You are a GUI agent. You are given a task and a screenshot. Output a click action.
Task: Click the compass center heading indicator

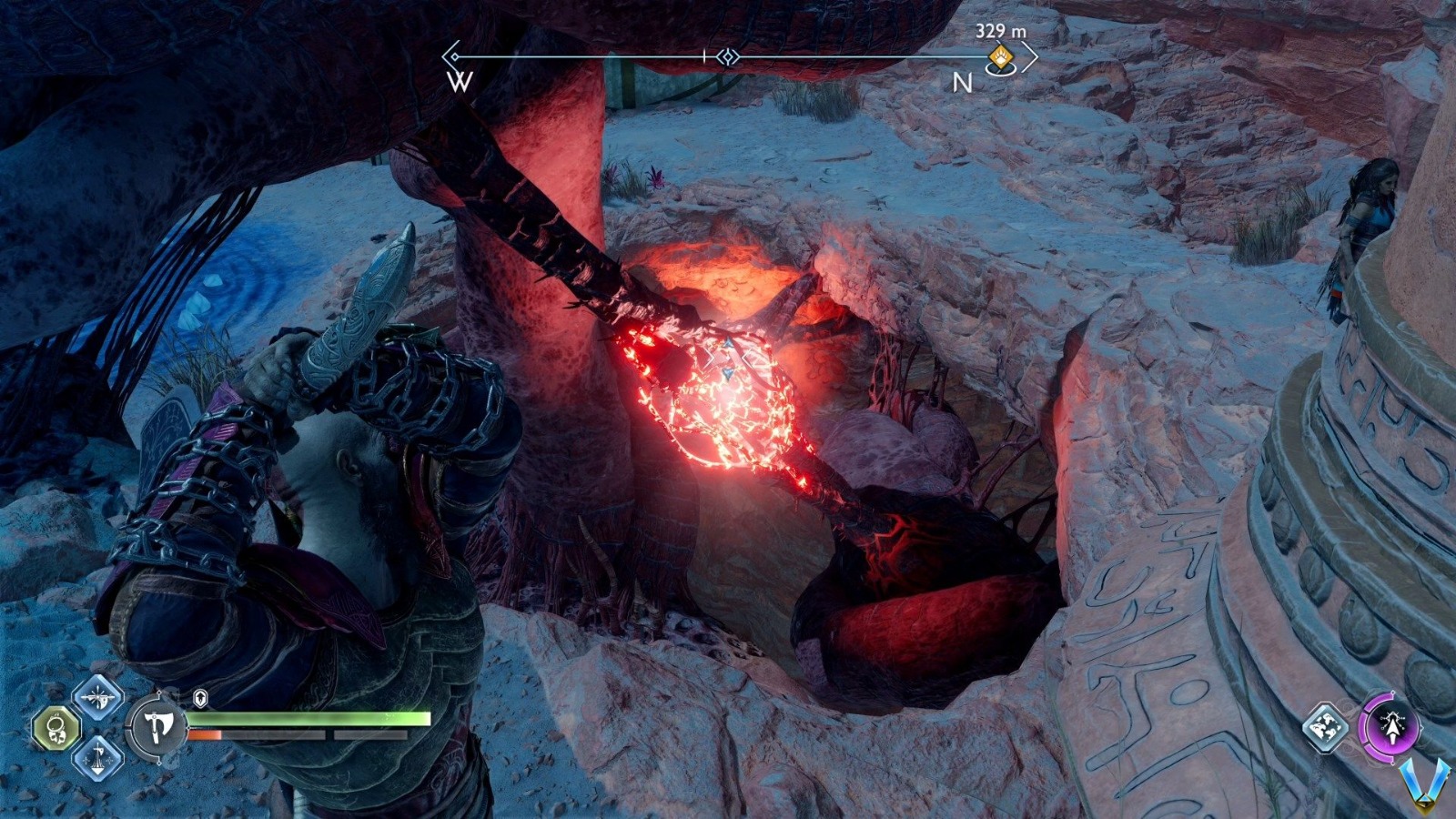point(726,57)
